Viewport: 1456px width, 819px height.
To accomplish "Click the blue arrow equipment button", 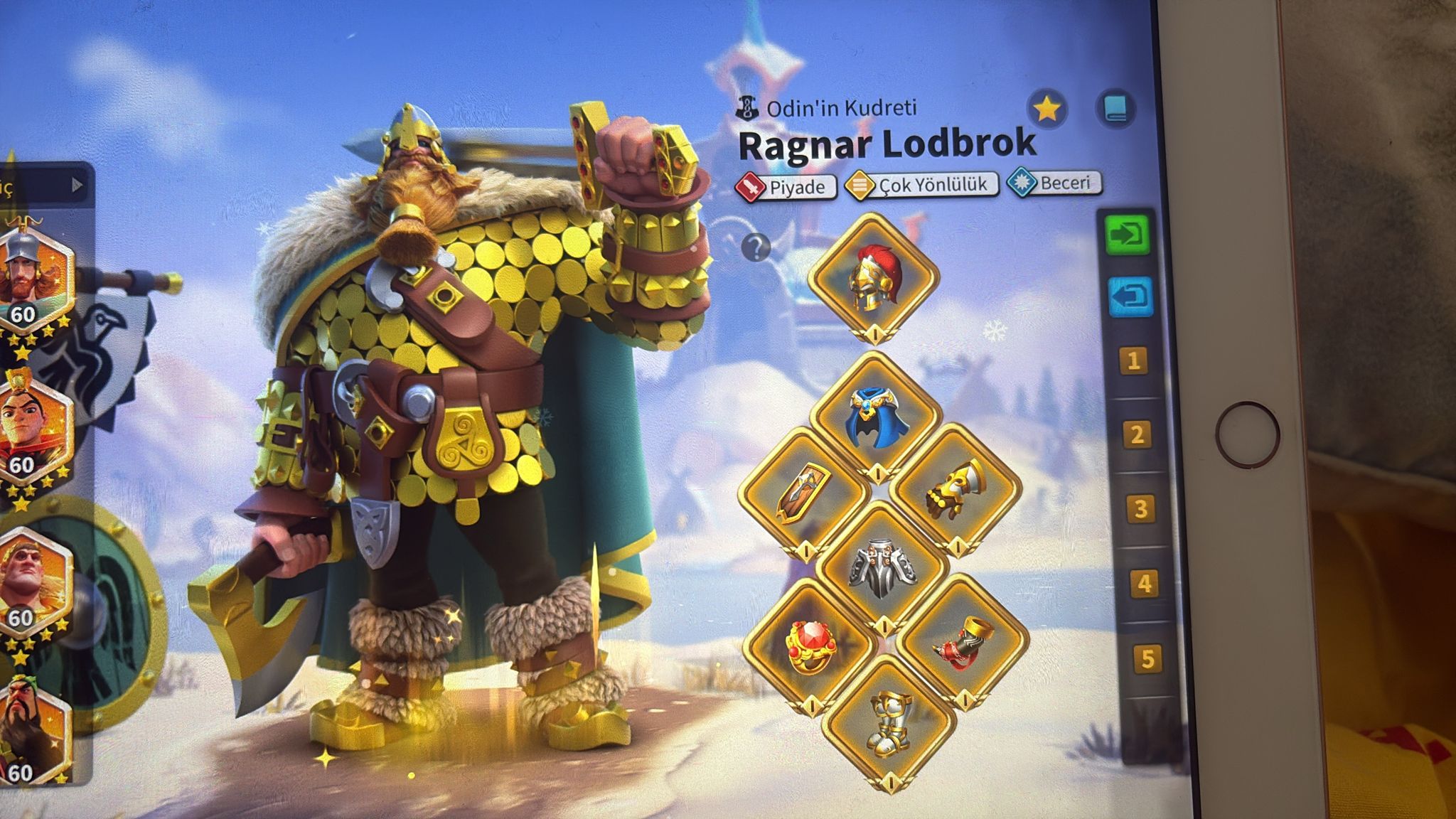I will 1130,297.
